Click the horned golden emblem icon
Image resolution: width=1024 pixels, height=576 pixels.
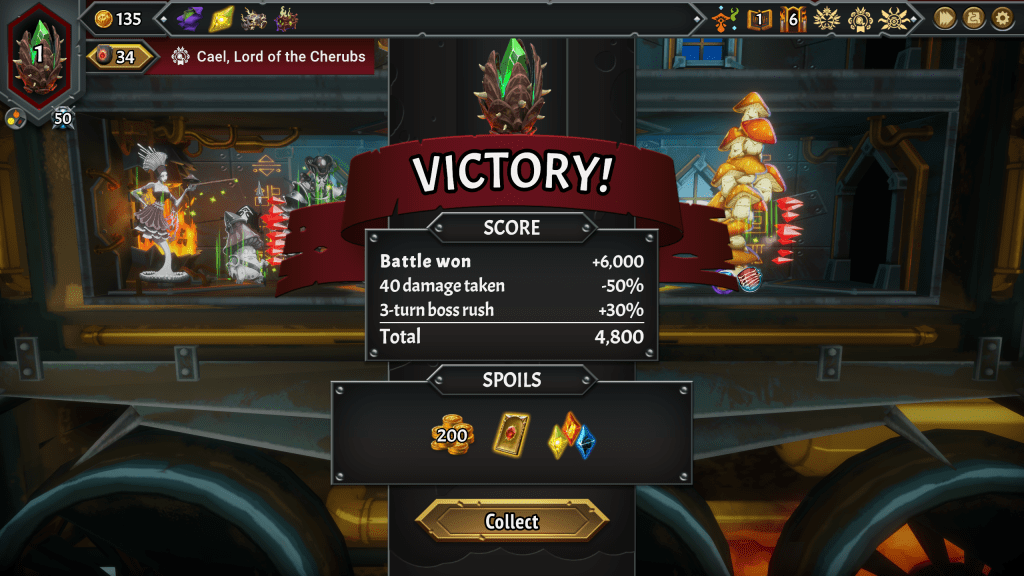[894, 18]
